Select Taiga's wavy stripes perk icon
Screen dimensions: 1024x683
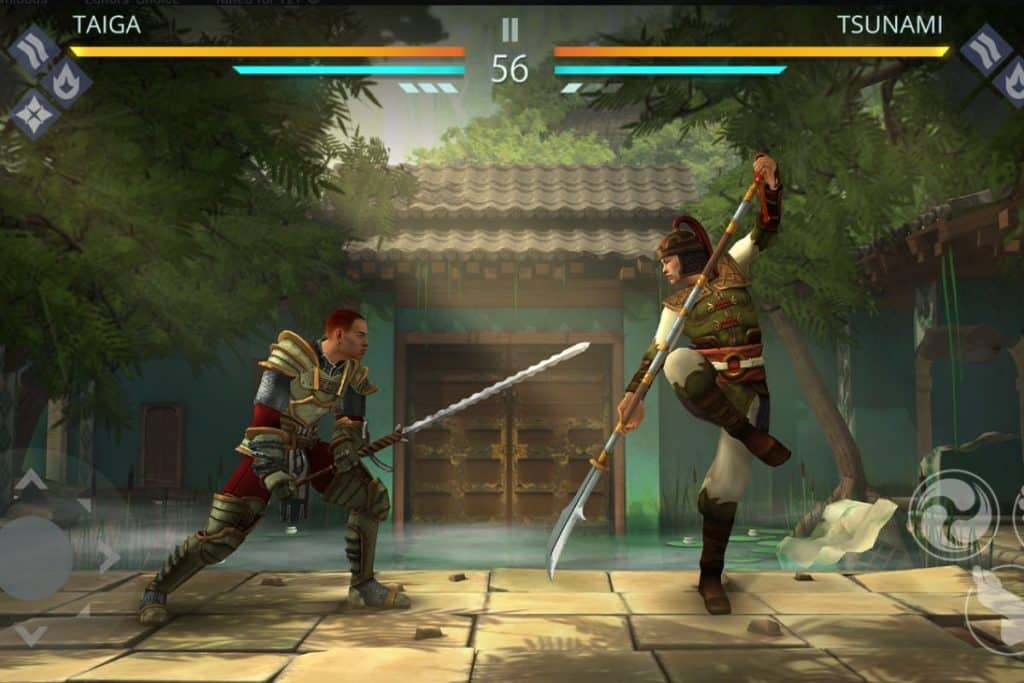pyautogui.click(x=34, y=49)
